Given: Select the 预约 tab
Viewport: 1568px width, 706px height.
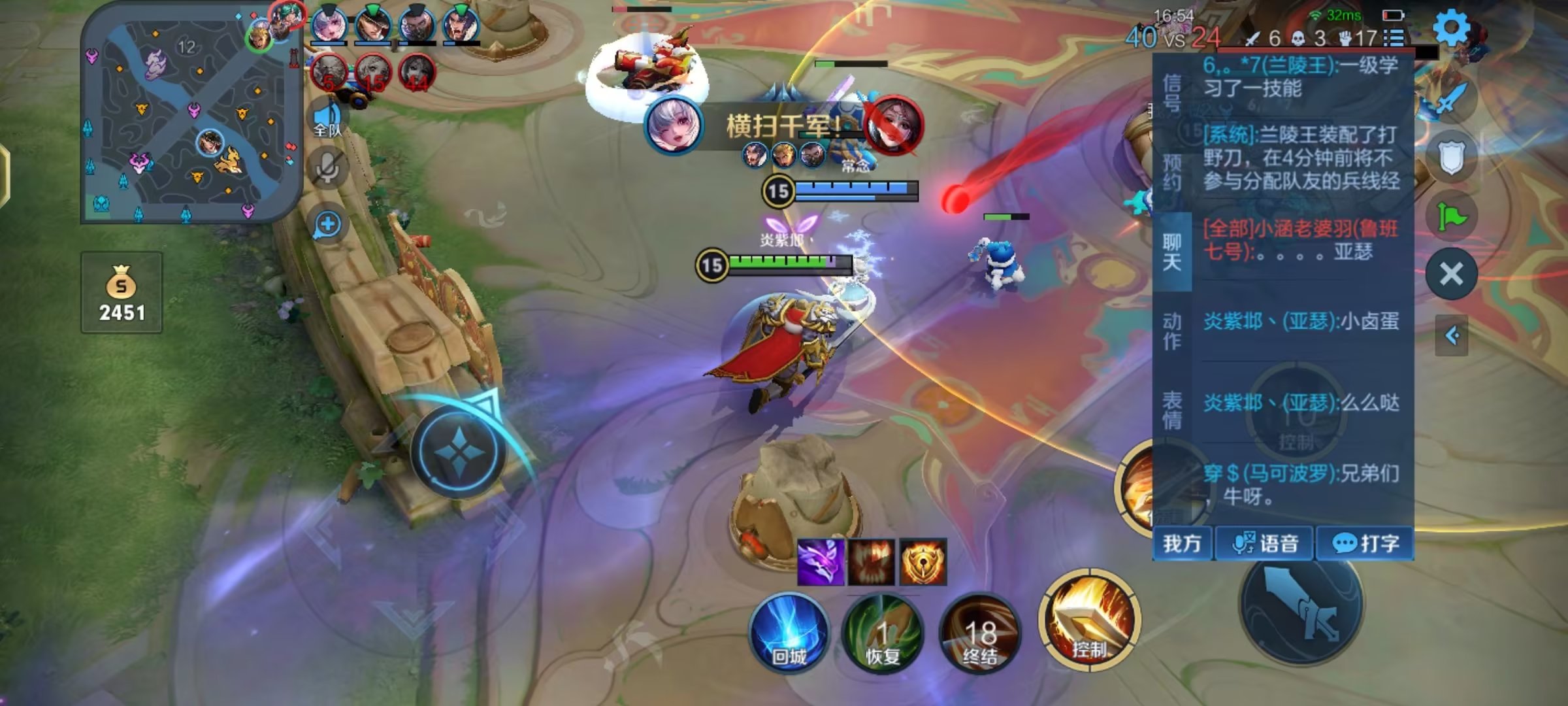Looking at the screenshot, I should point(1172,171).
